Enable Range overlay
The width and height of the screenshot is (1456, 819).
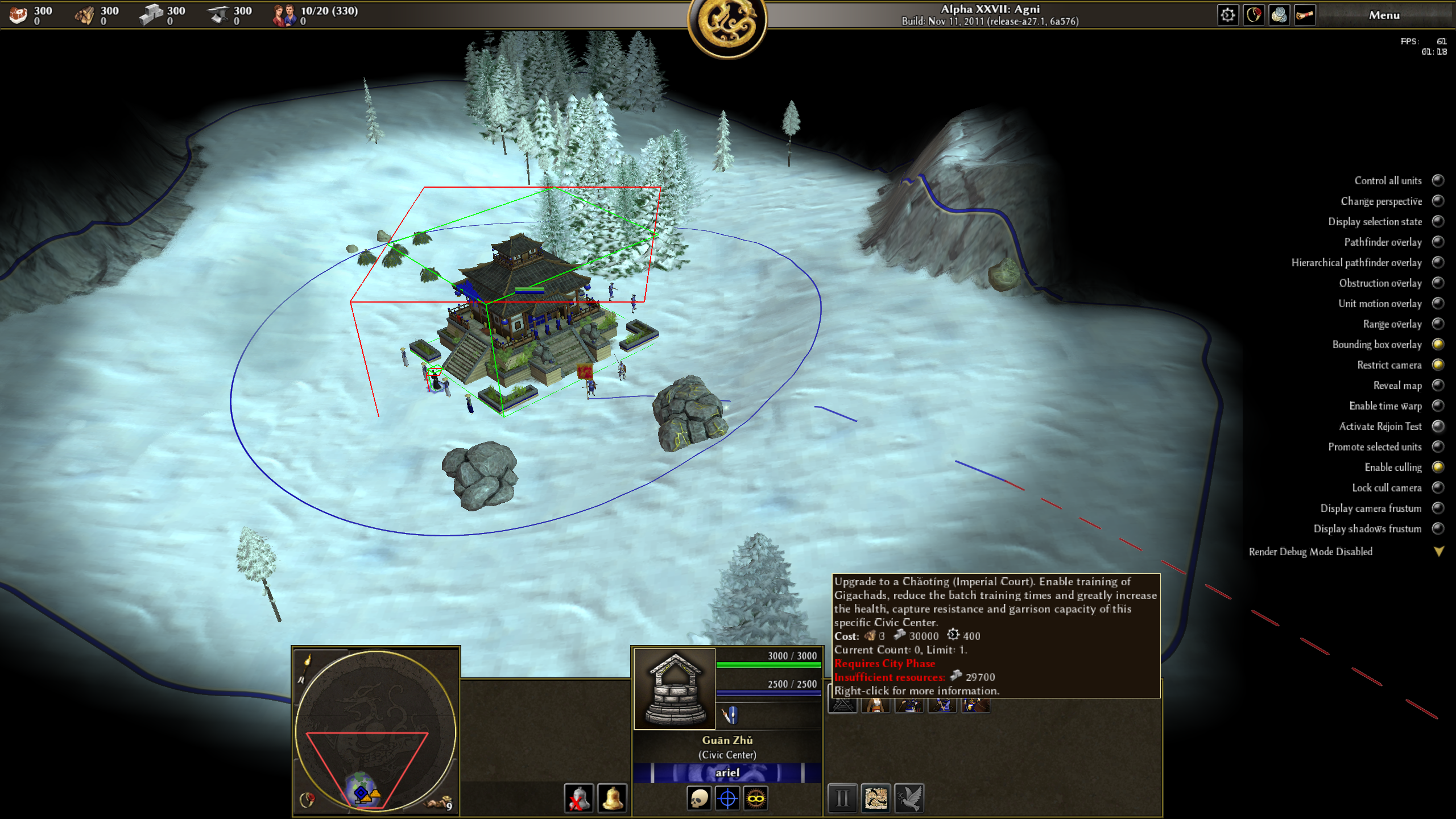[1438, 324]
